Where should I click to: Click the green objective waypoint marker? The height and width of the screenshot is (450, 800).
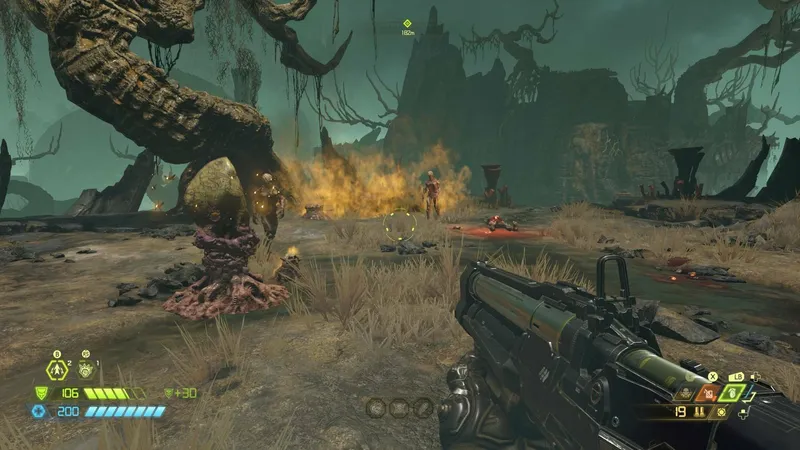[x=407, y=23]
